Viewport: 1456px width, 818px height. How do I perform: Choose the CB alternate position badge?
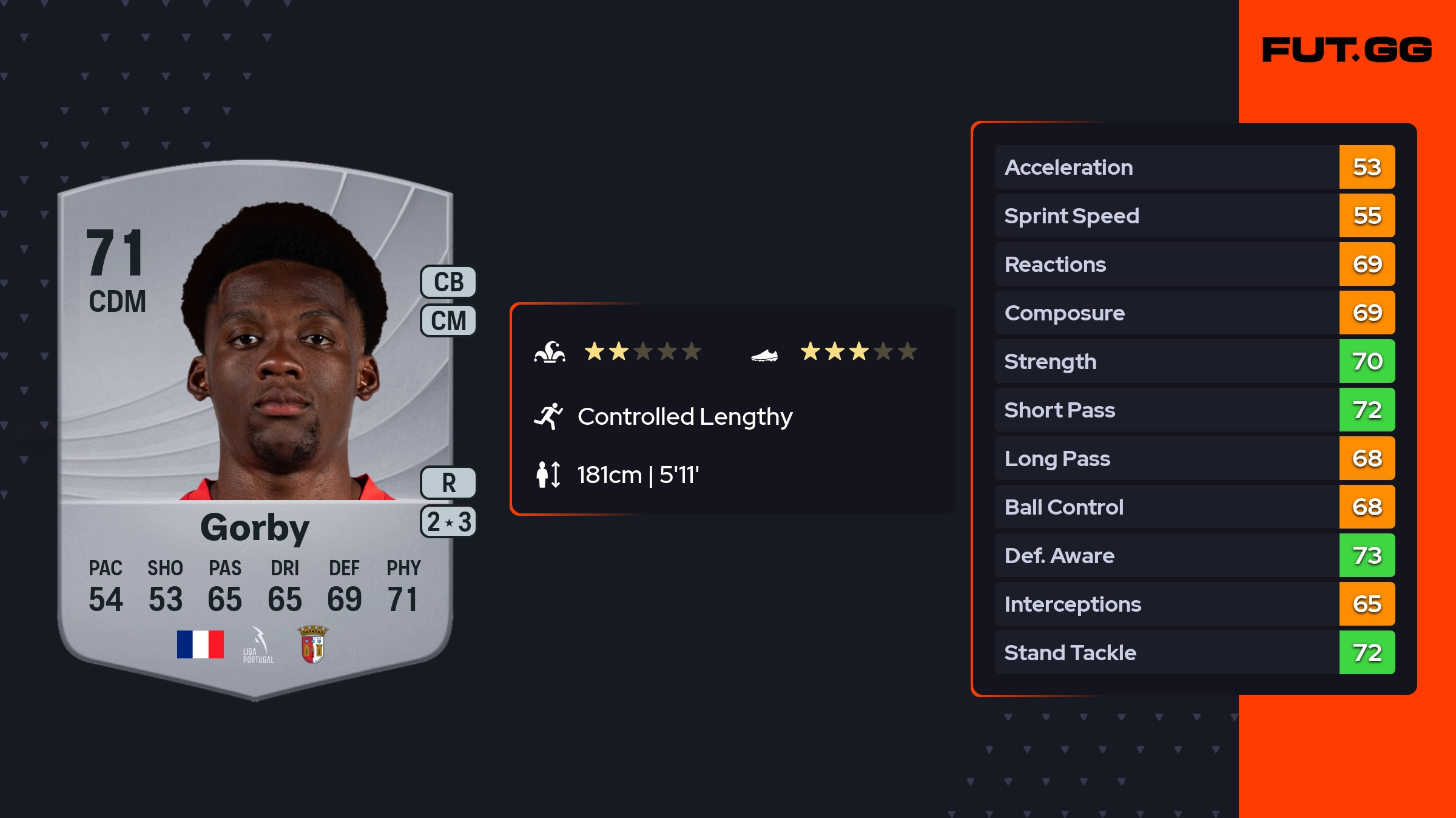pyautogui.click(x=448, y=282)
